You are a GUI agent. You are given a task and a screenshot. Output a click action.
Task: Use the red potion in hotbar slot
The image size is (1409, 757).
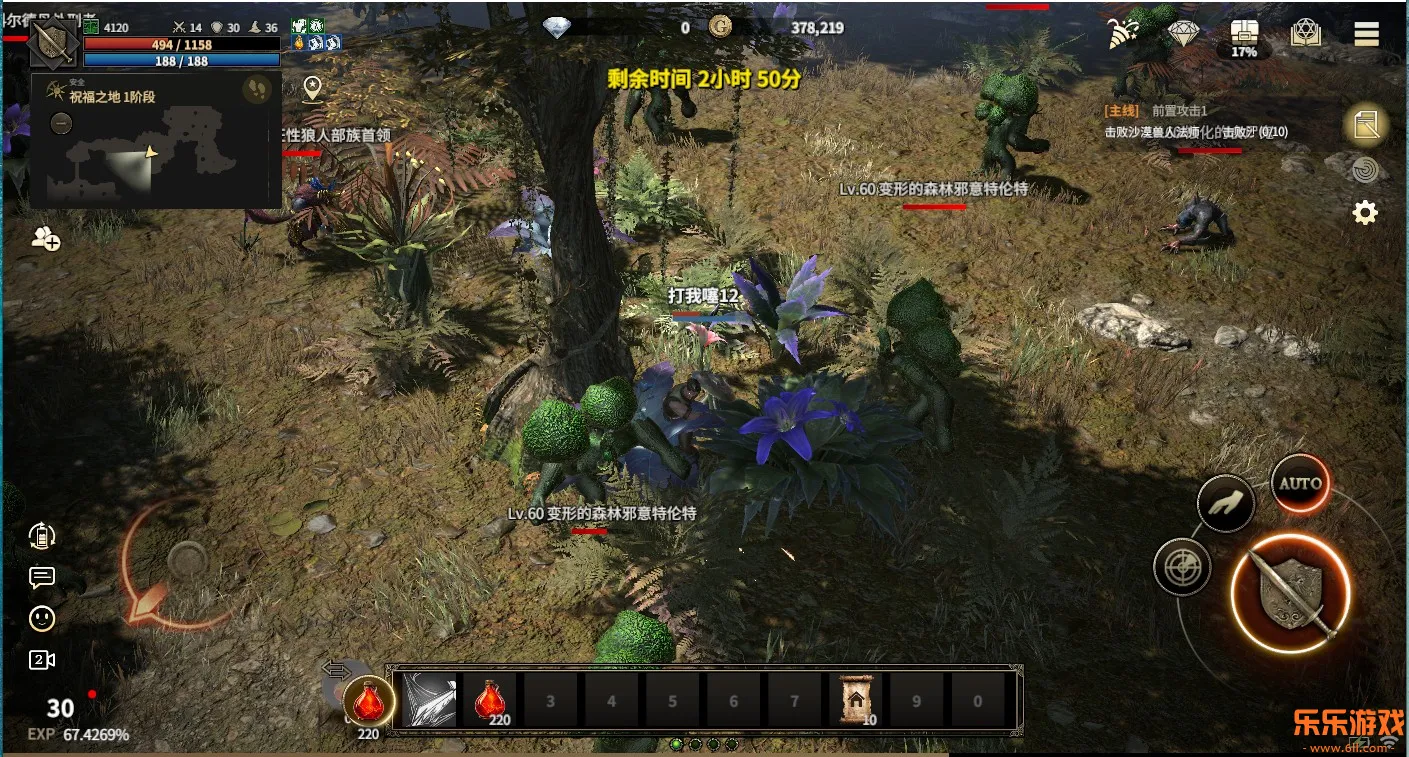490,700
